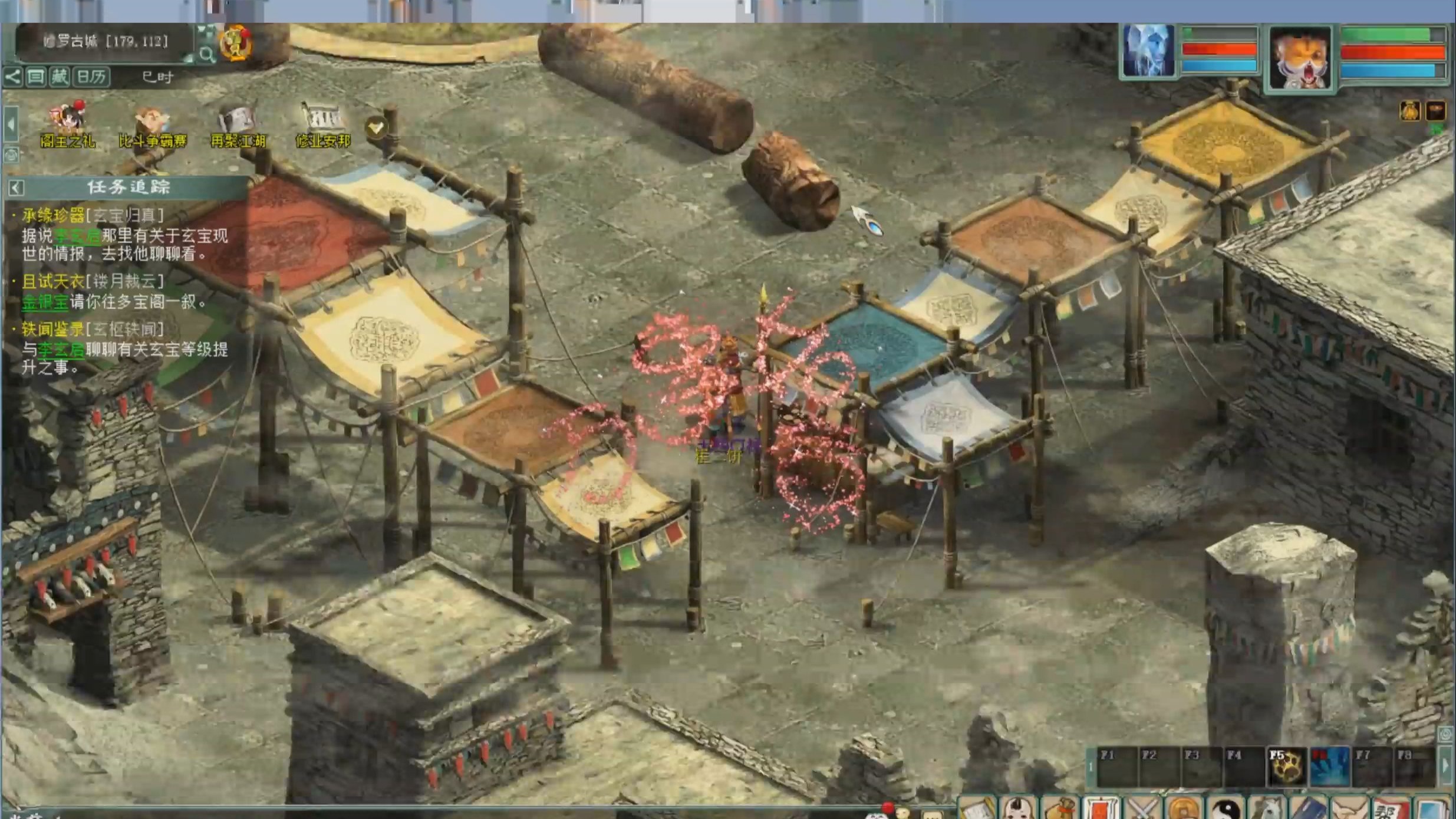Select the 承缘珍器 quest entry

click(x=53, y=216)
